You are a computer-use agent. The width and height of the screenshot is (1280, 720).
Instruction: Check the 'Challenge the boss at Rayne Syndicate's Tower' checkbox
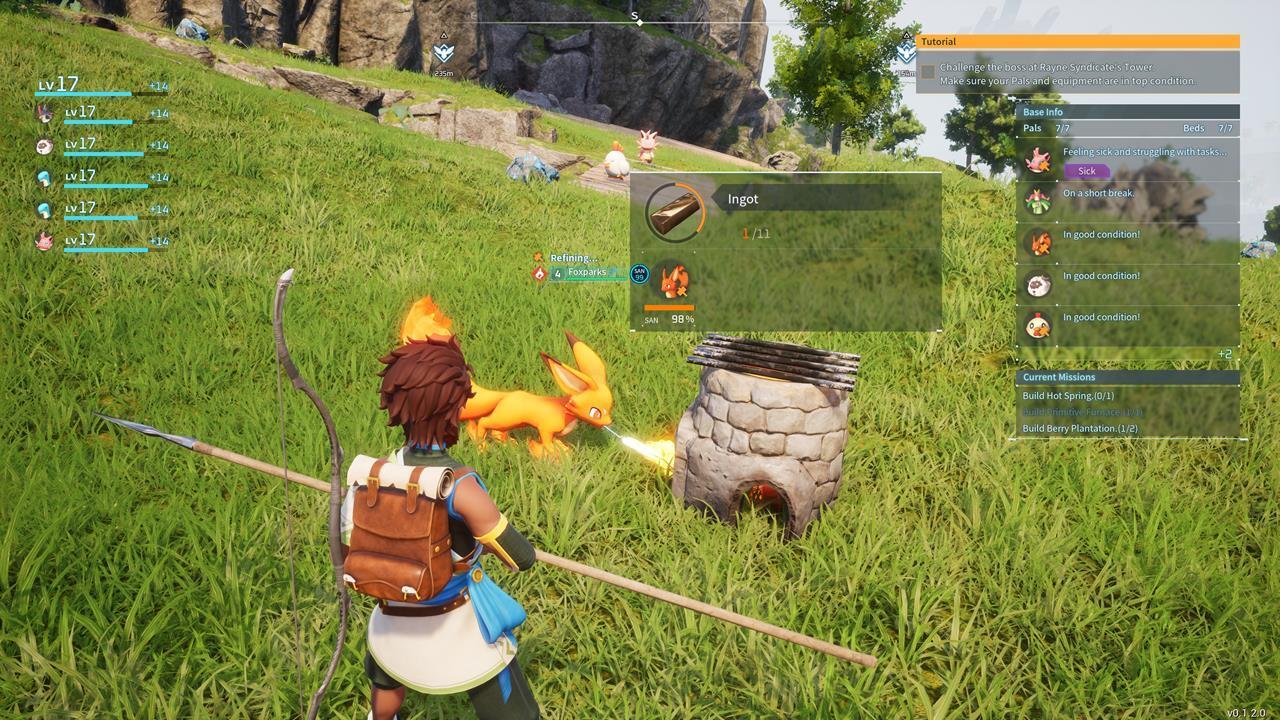[x=931, y=69]
